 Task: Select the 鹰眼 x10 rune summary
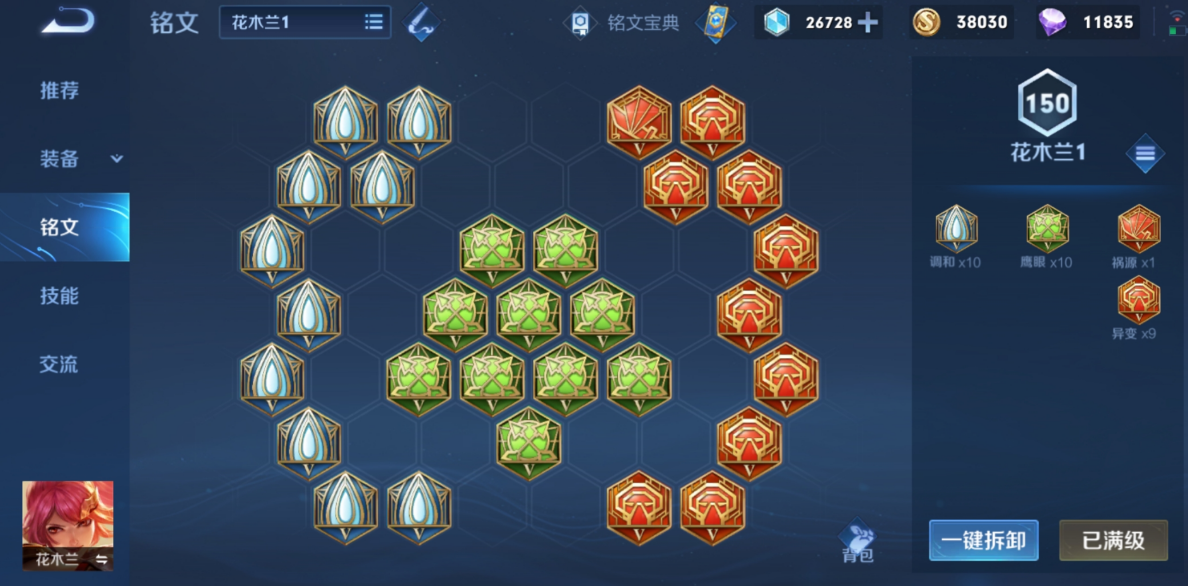1047,236
